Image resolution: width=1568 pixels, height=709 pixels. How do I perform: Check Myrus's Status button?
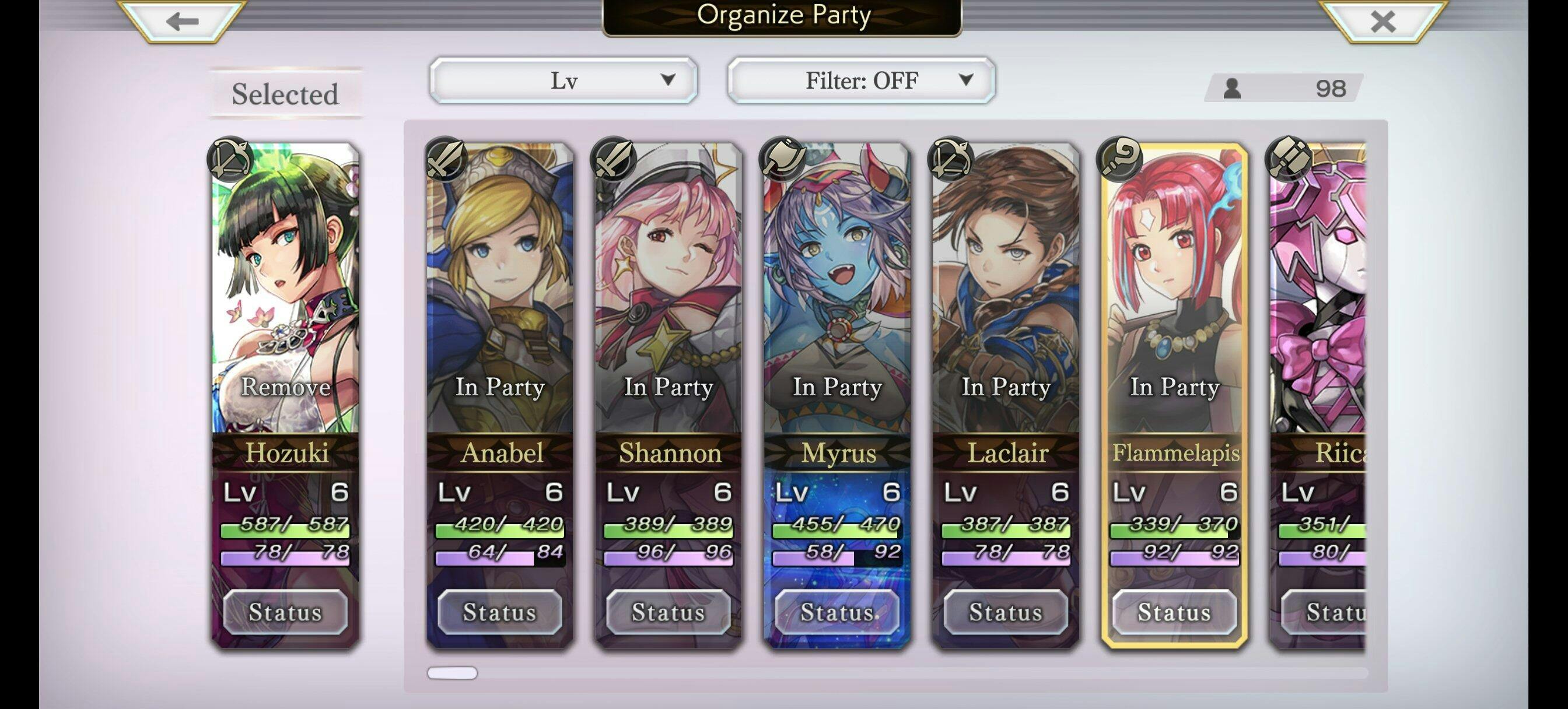click(x=837, y=612)
